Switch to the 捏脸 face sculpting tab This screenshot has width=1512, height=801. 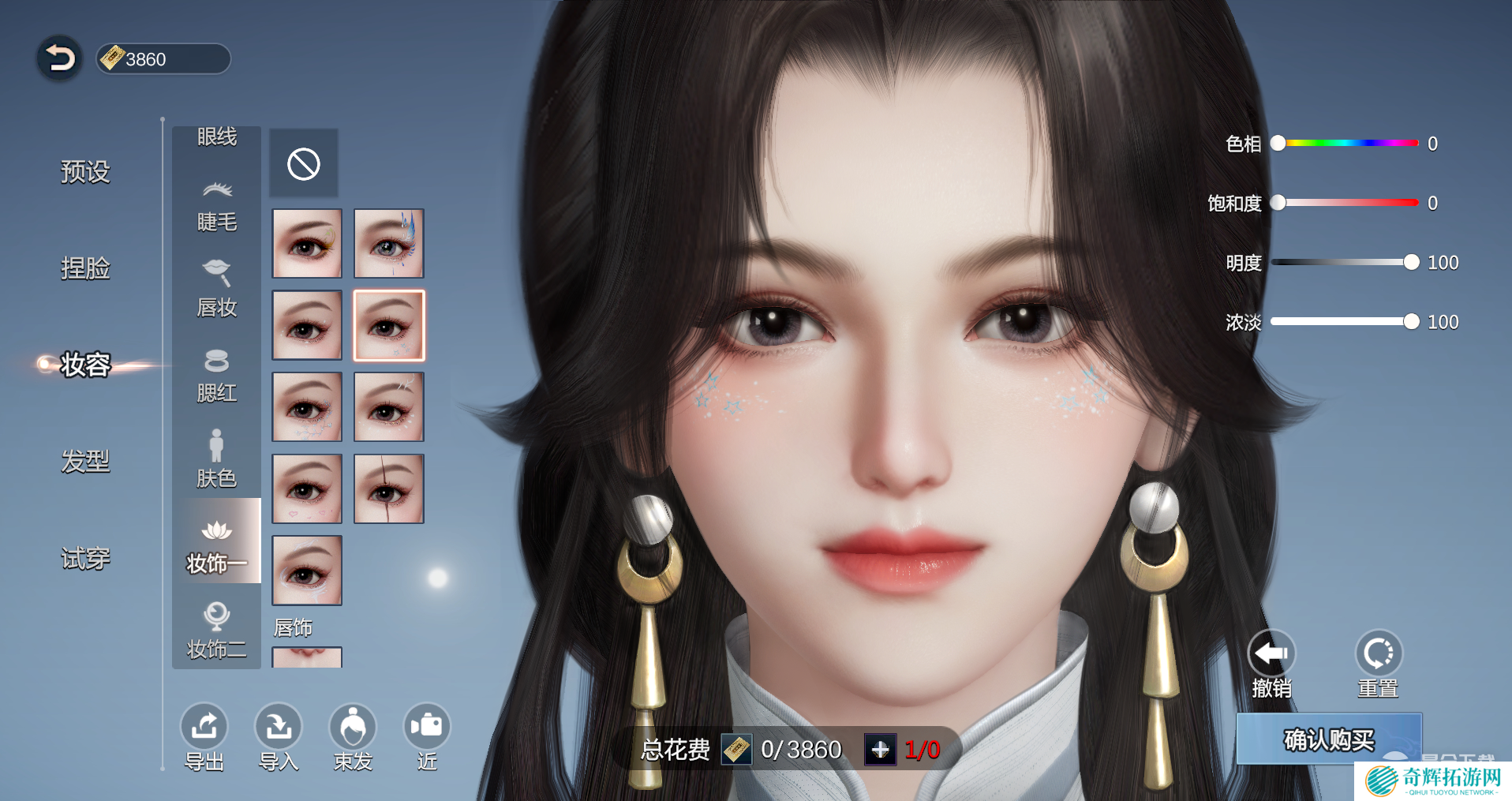click(85, 268)
